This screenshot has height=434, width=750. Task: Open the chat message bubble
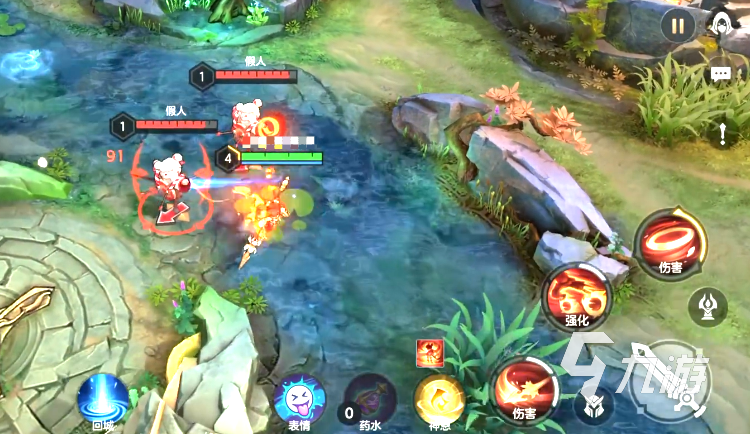(x=720, y=74)
